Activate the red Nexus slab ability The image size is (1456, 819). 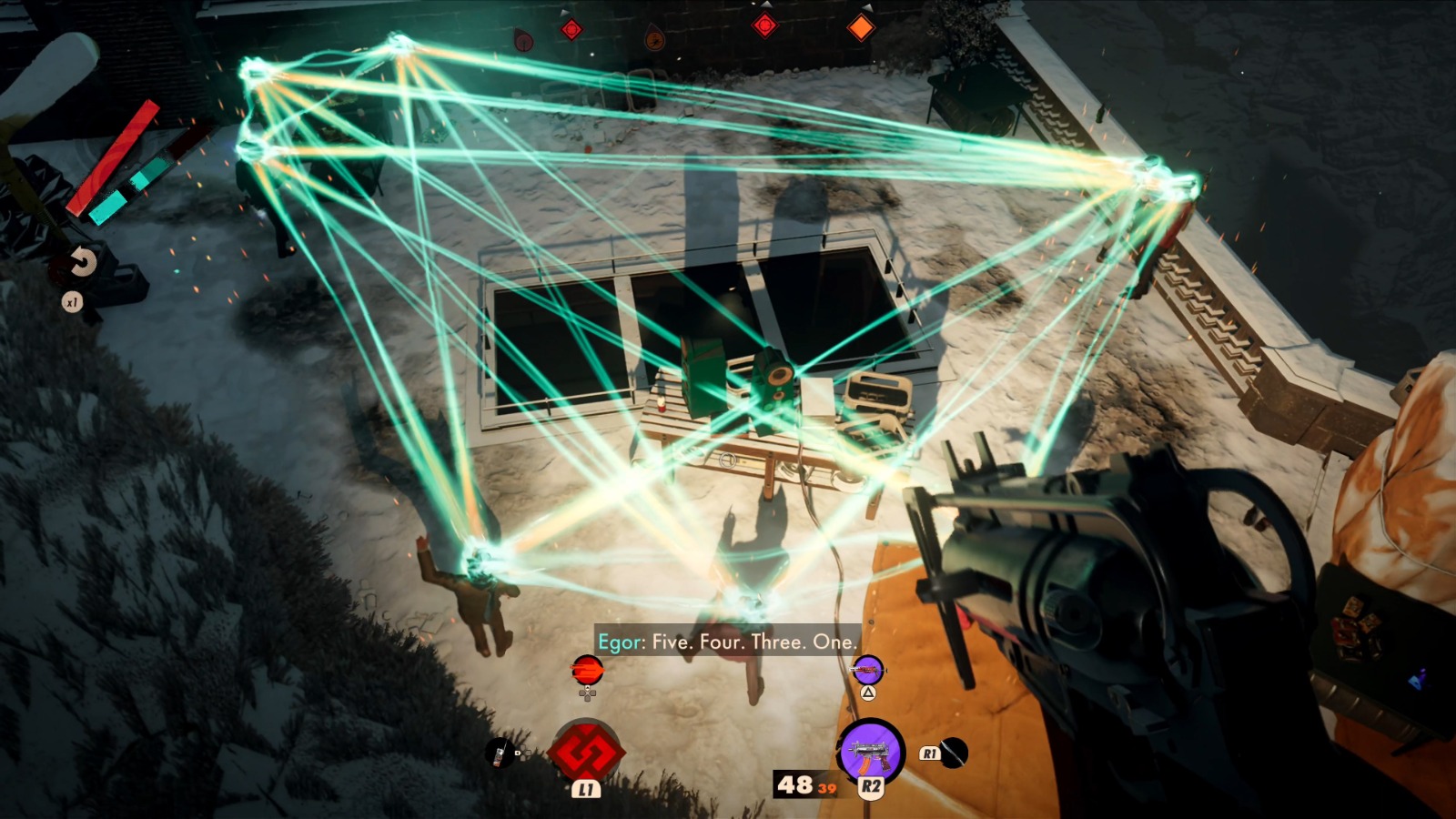[x=586, y=752]
